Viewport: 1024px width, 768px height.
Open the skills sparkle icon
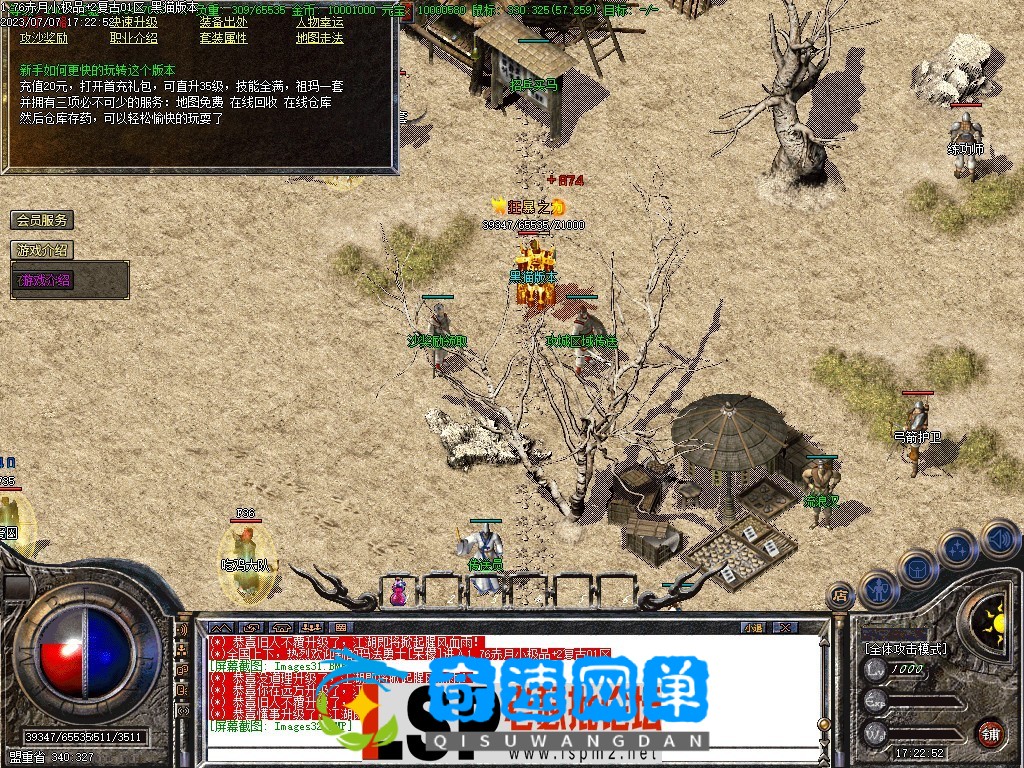tap(957, 548)
